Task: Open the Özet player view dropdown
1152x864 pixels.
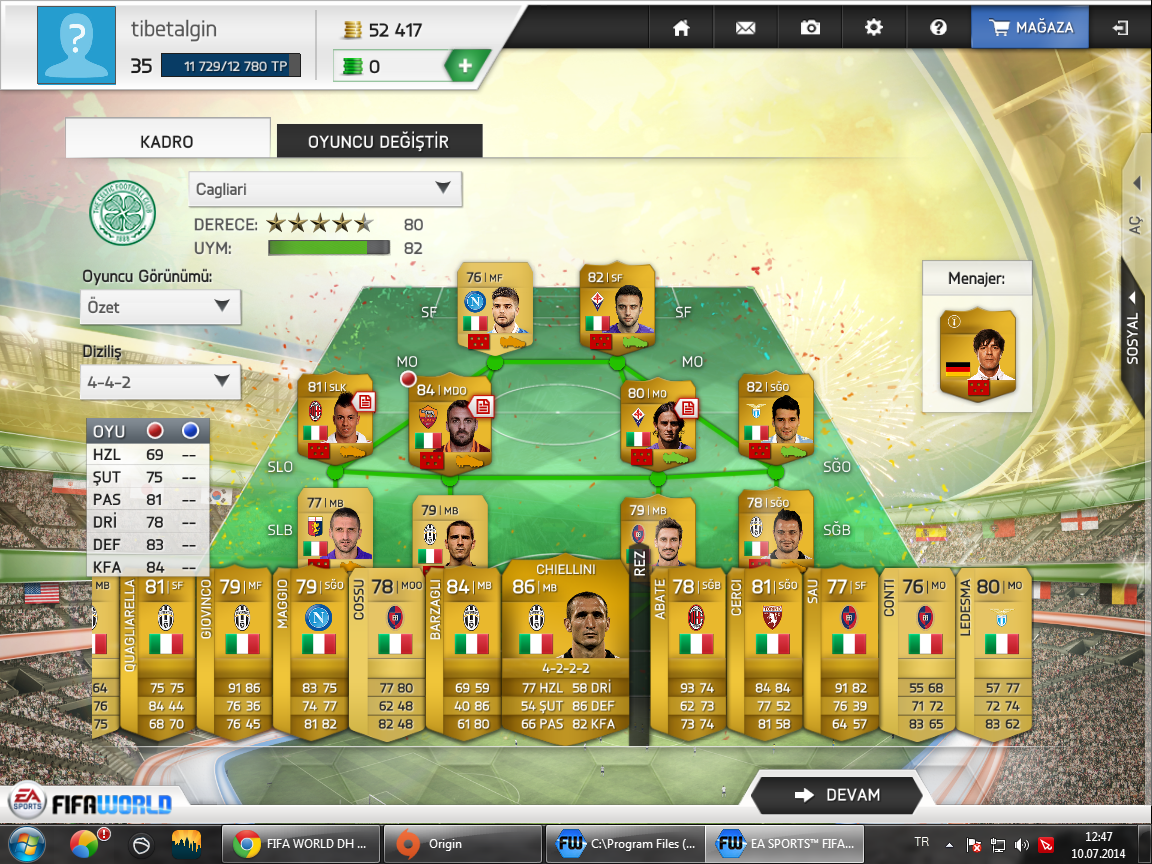Action: (160, 307)
